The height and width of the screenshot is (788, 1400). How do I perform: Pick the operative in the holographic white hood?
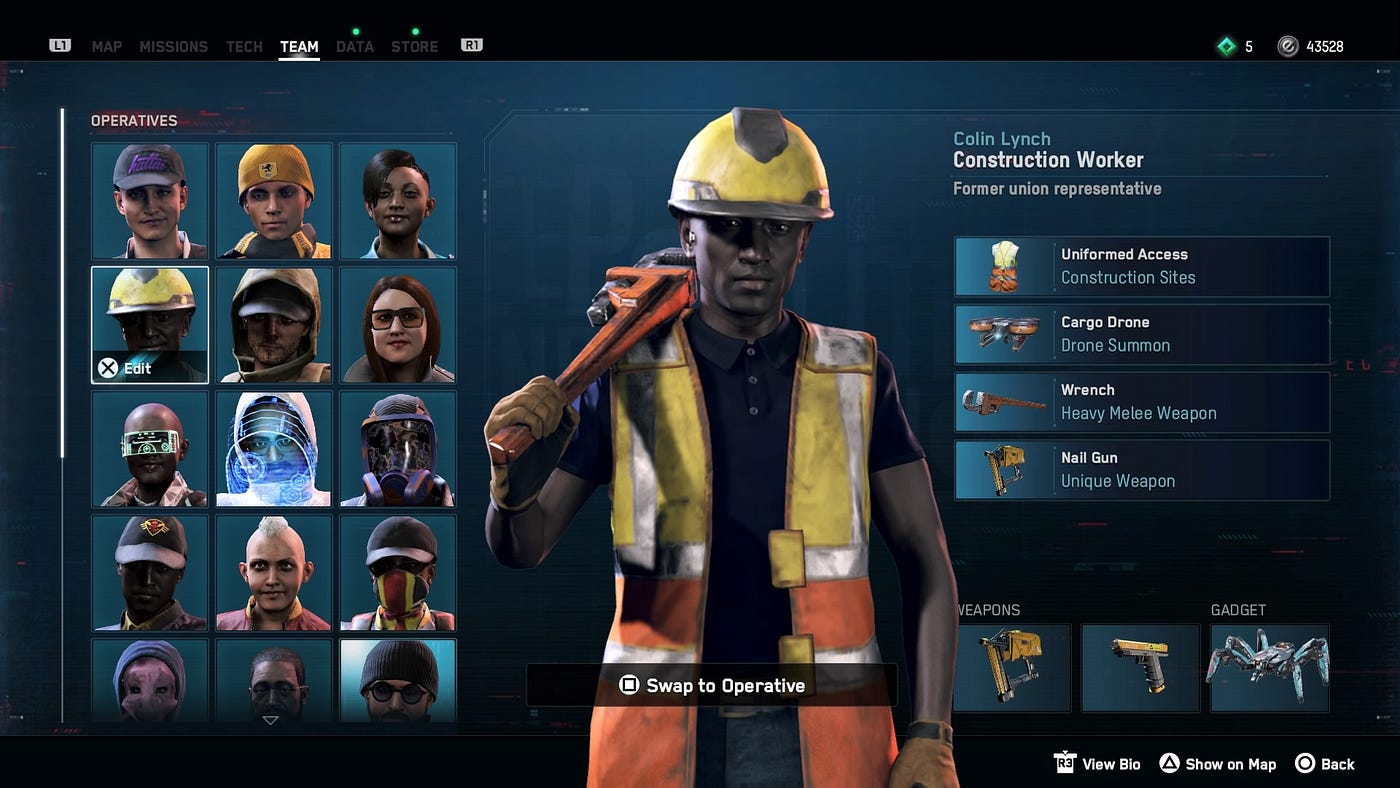(x=274, y=449)
